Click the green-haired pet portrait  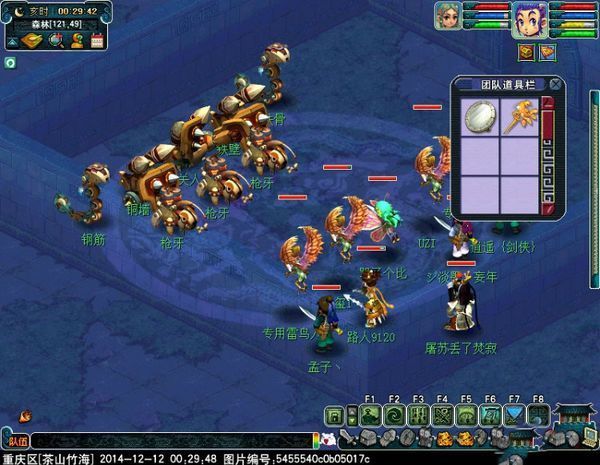pos(447,16)
